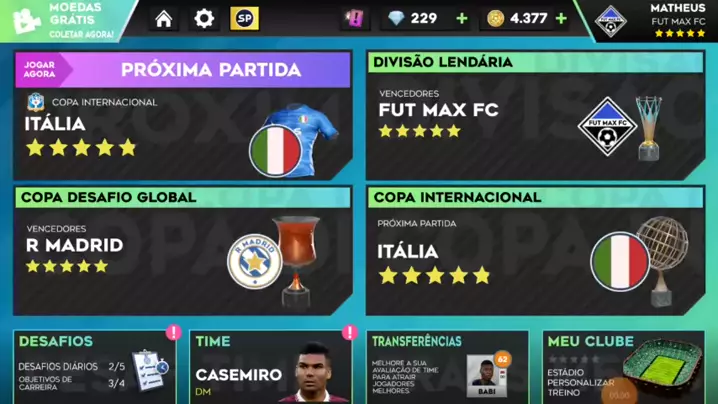The height and width of the screenshot is (404, 718).
Task: Enter the Transferências market
Action: pos(447,368)
